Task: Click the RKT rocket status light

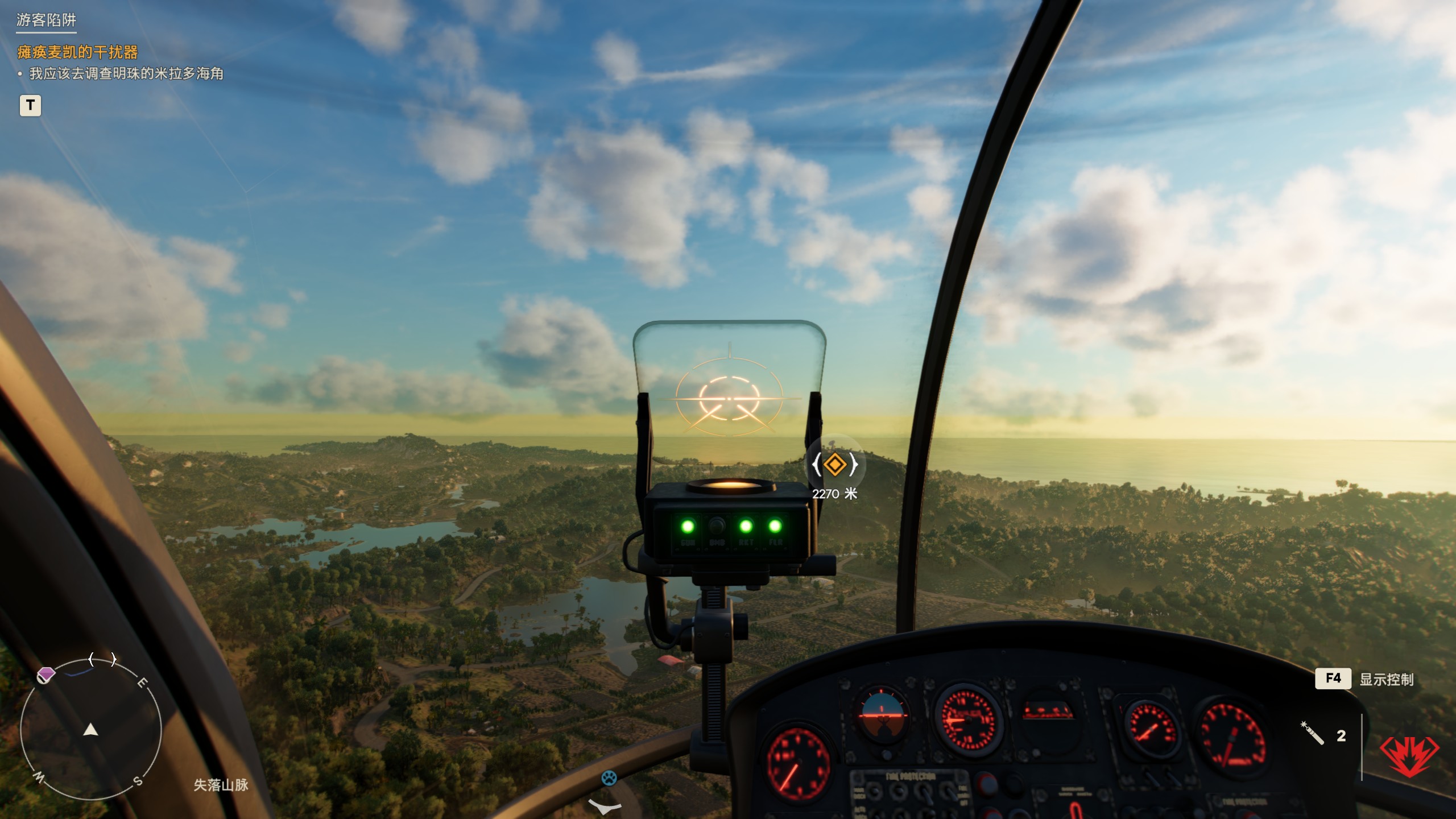Action: pyautogui.click(x=746, y=526)
